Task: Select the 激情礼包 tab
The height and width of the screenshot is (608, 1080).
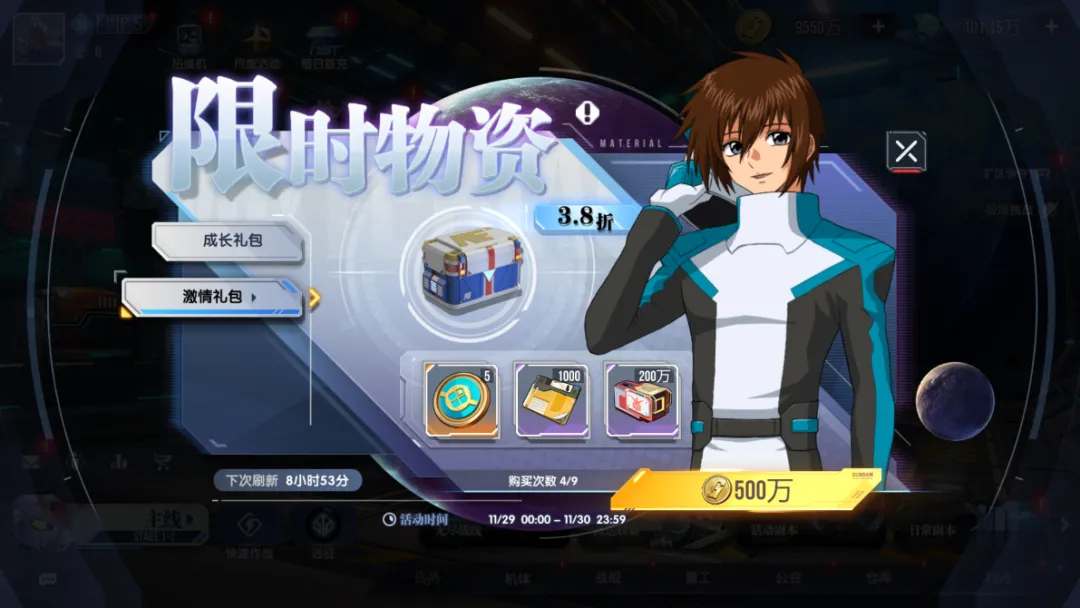Action: click(213, 297)
